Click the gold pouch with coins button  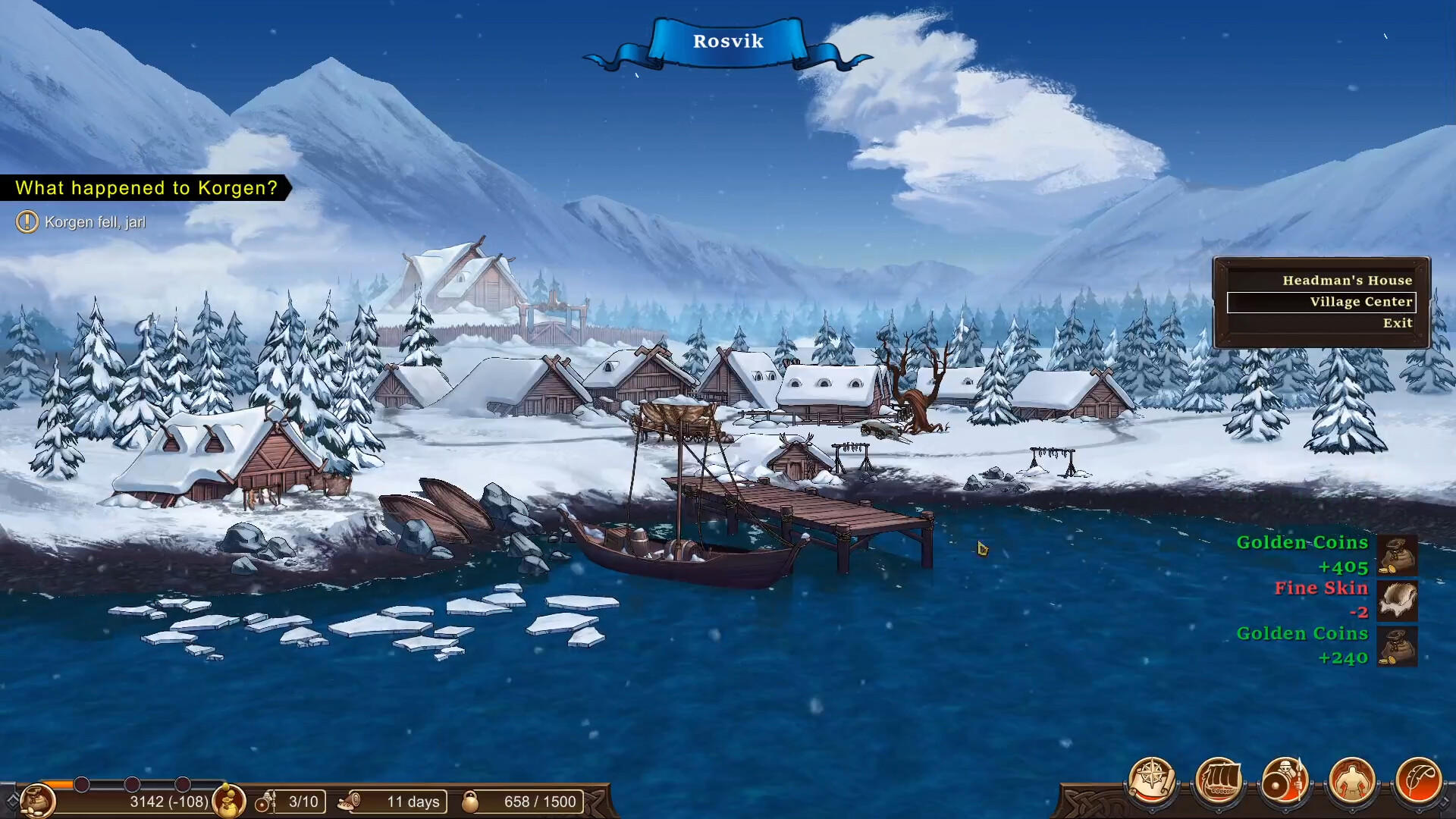pos(228,801)
